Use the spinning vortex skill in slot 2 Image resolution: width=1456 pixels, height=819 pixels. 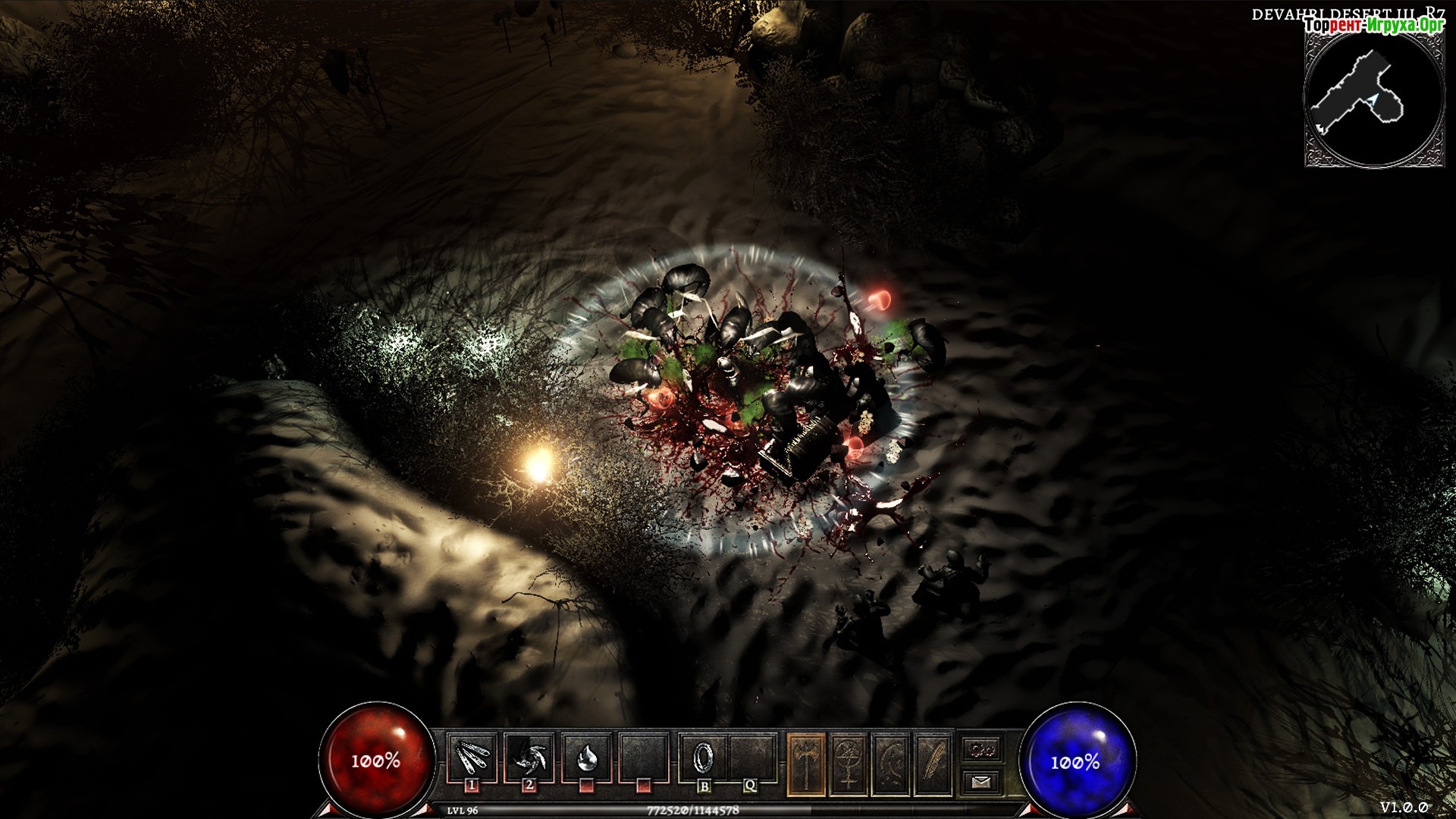(529, 757)
